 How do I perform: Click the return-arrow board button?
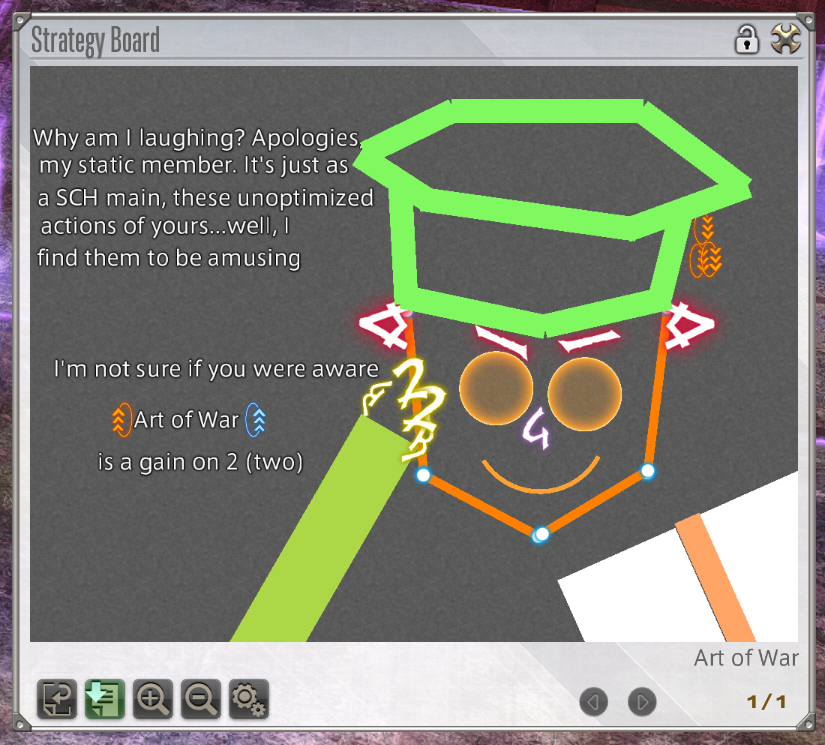[57, 699]
